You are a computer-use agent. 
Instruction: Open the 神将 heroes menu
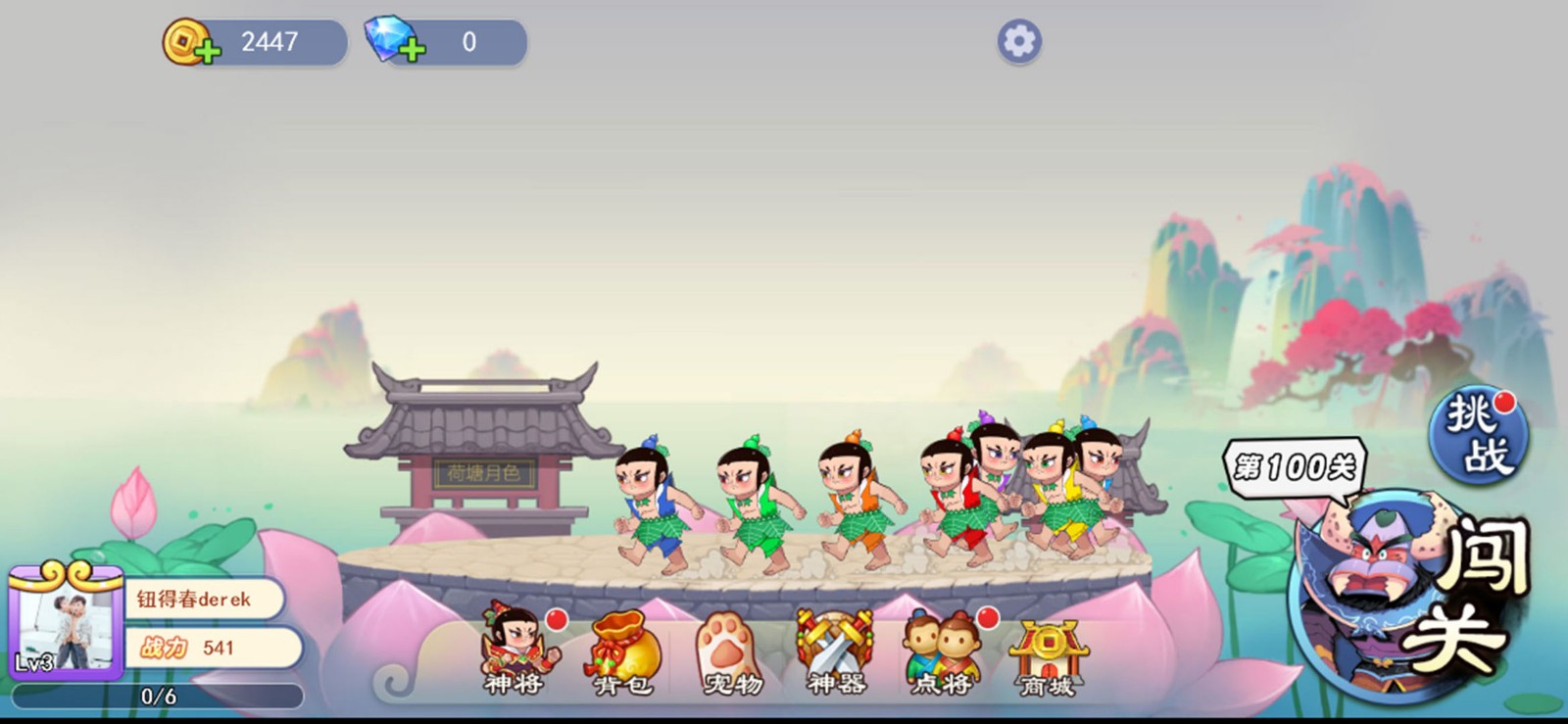click(518, 652)
